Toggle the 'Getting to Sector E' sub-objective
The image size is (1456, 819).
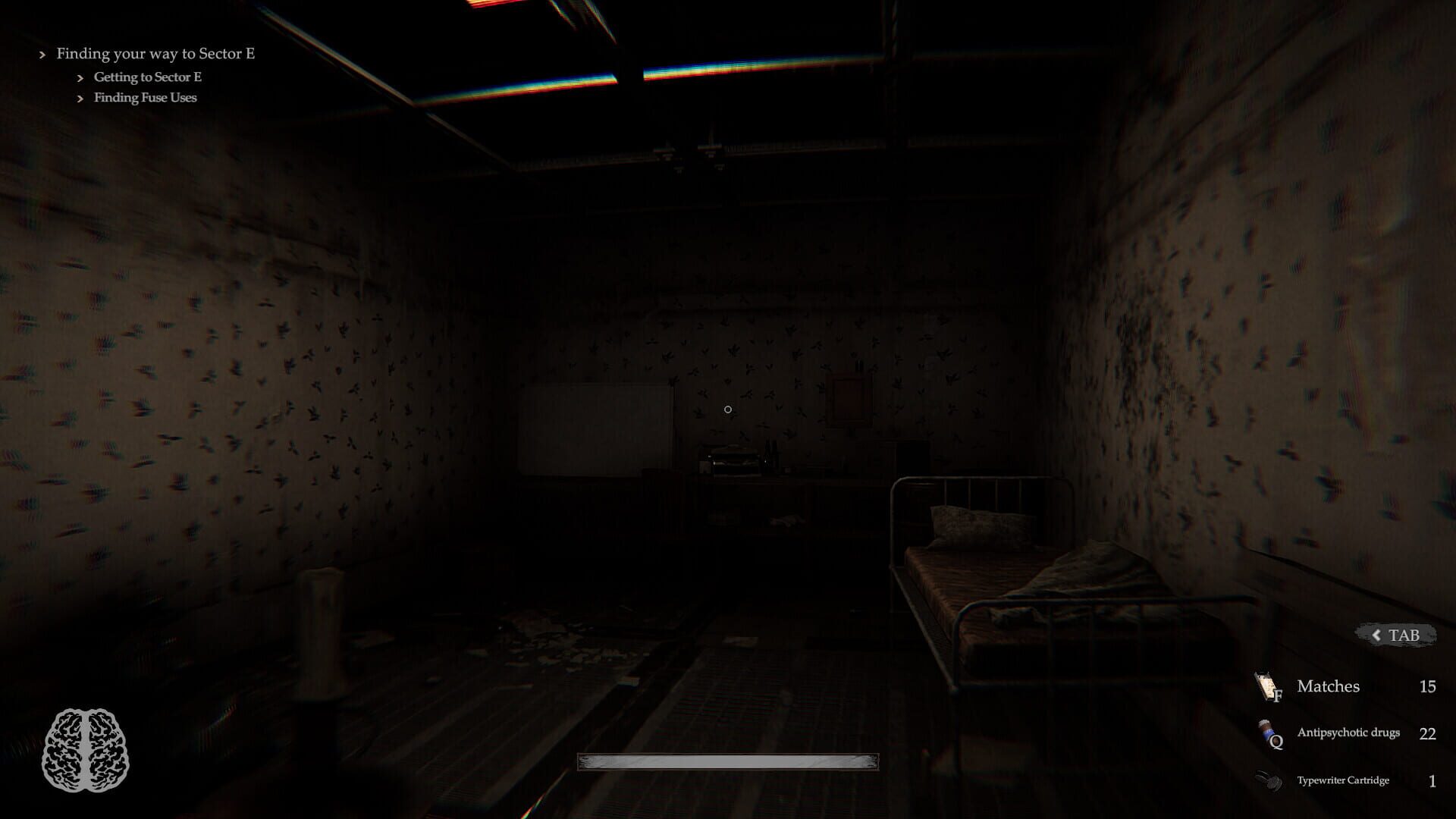(149, 77)
